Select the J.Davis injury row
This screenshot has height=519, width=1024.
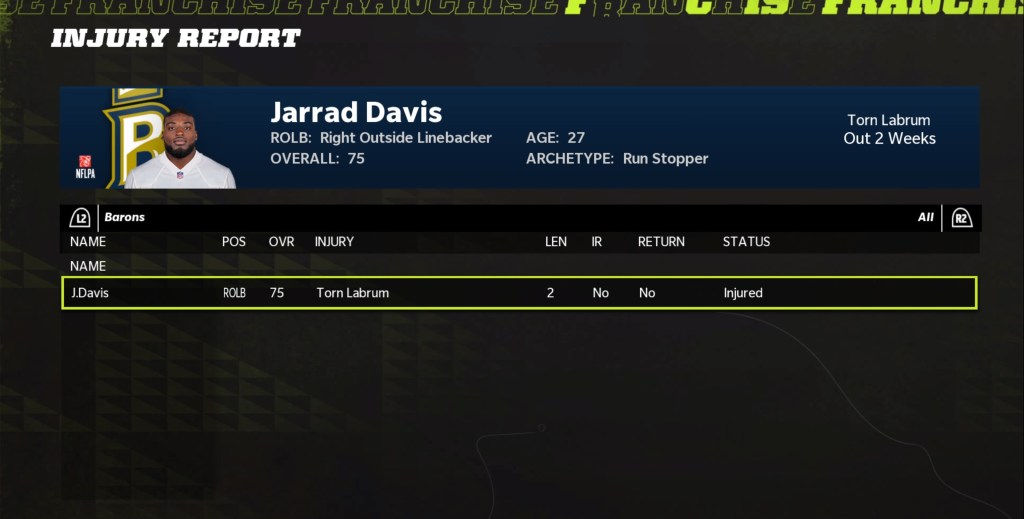pyautogui.click(x=518, y=293)
